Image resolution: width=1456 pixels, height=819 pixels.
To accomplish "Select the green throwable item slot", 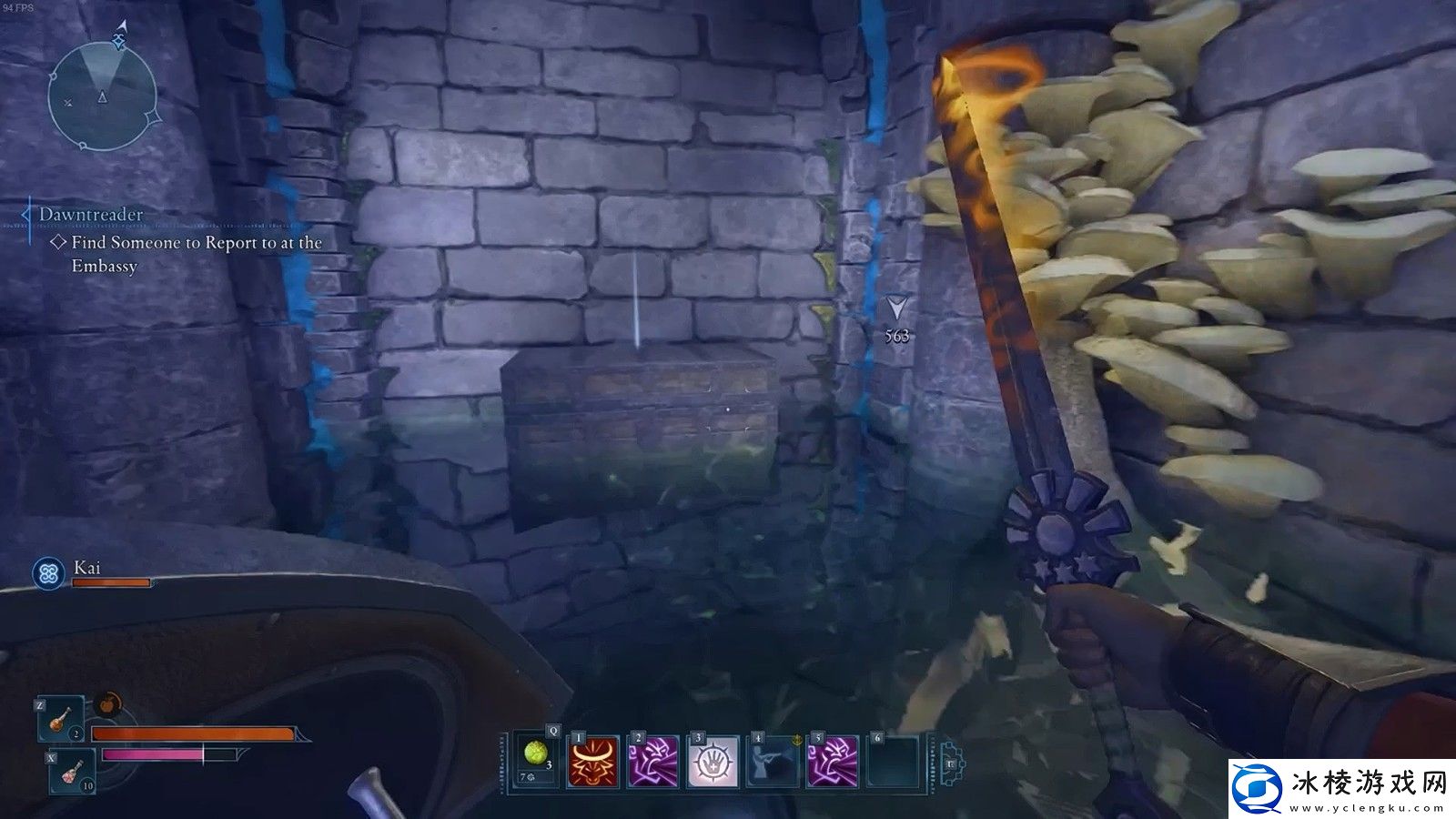I will tap(534, 761).
